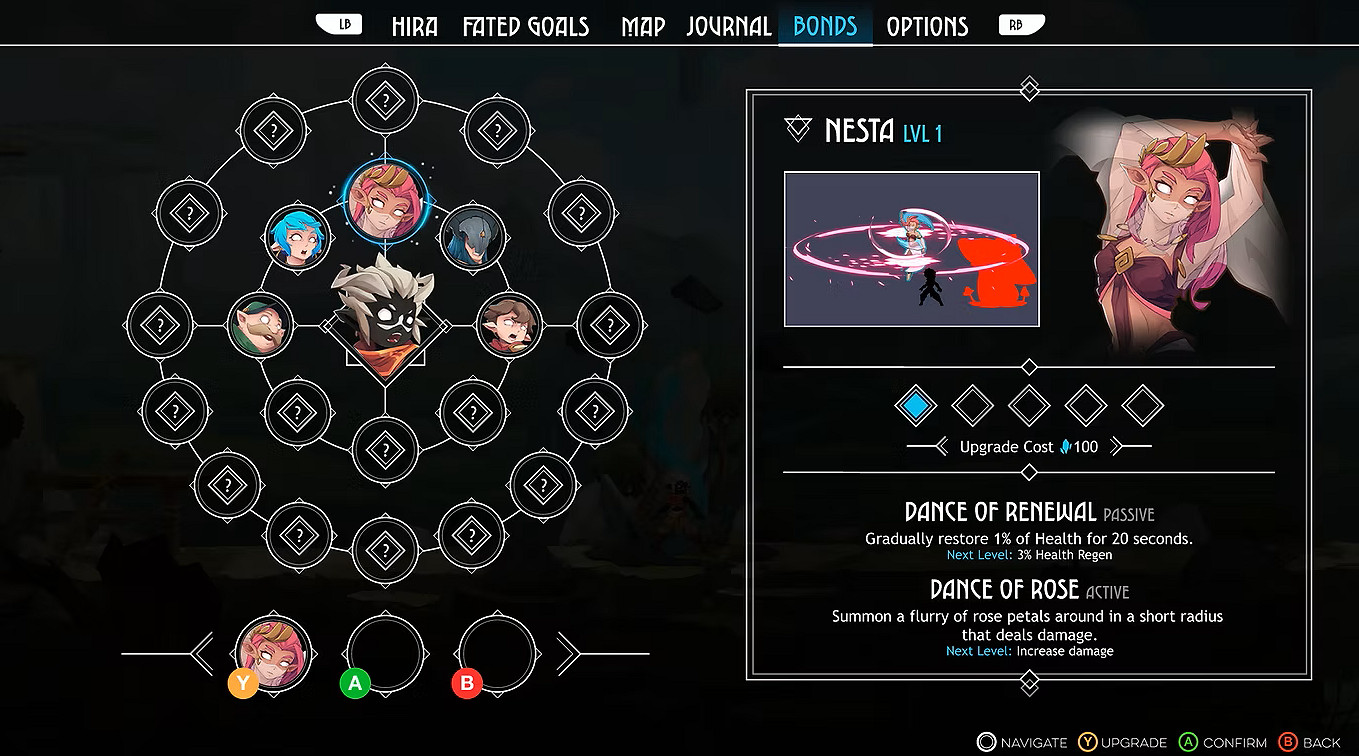The width and height of the screenshot is (1359, 756).
Task: Click the green-haired character portrait
Action: coord(262,323)
